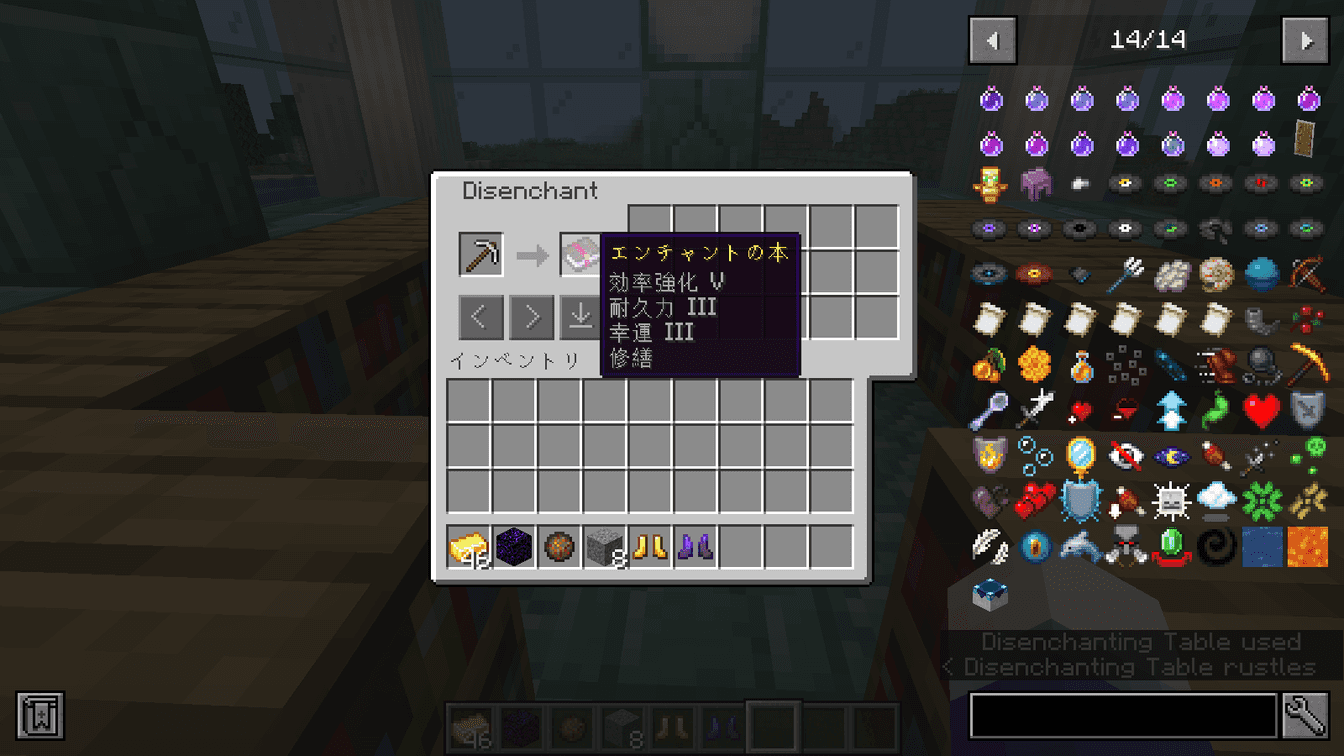Screen dimensions: 1344x756
Task: Go to the previous JEI item page
Action: coord(991,41)
